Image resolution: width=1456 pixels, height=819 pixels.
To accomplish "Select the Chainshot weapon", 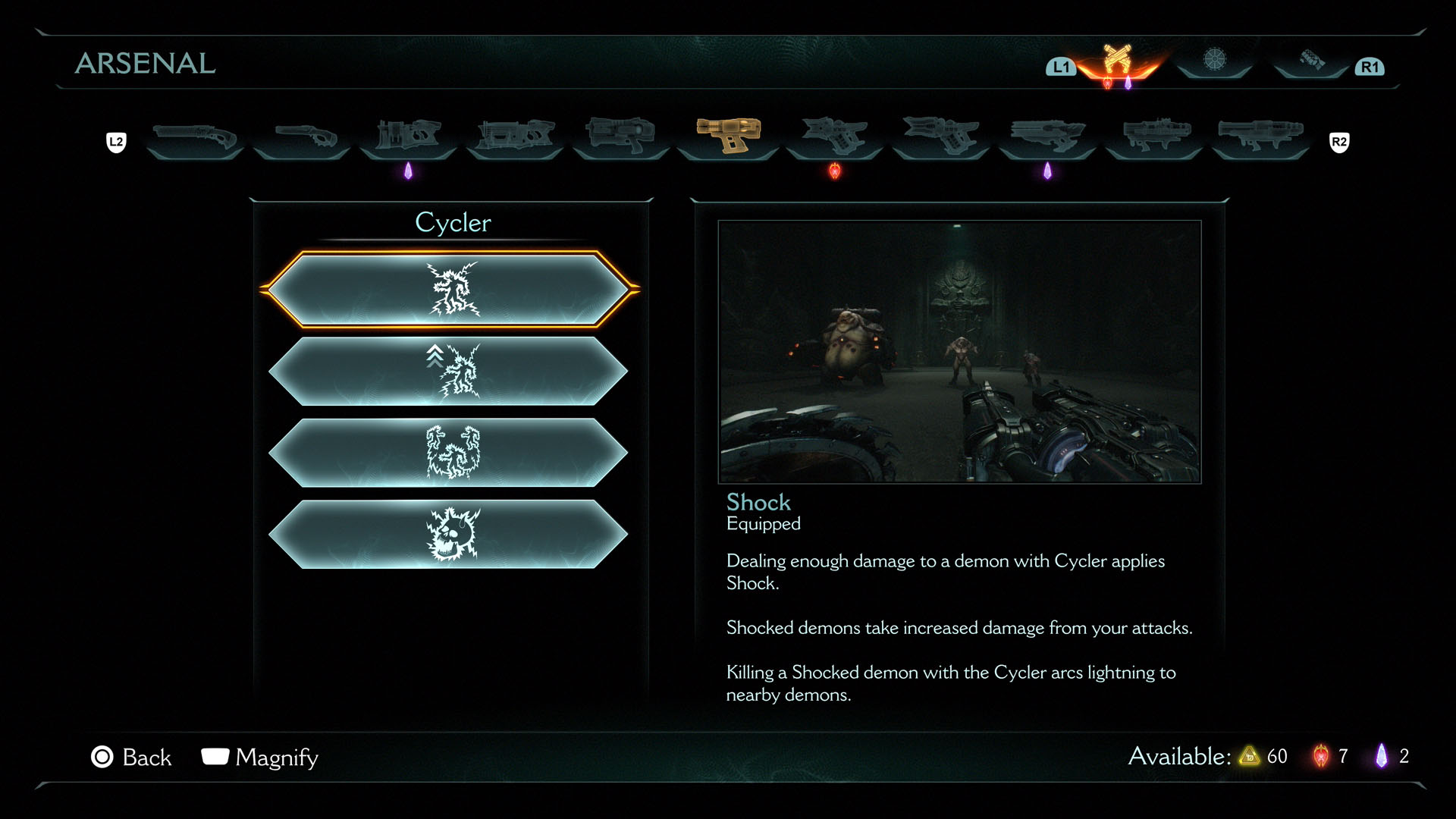I will [x=1047, y=136].
